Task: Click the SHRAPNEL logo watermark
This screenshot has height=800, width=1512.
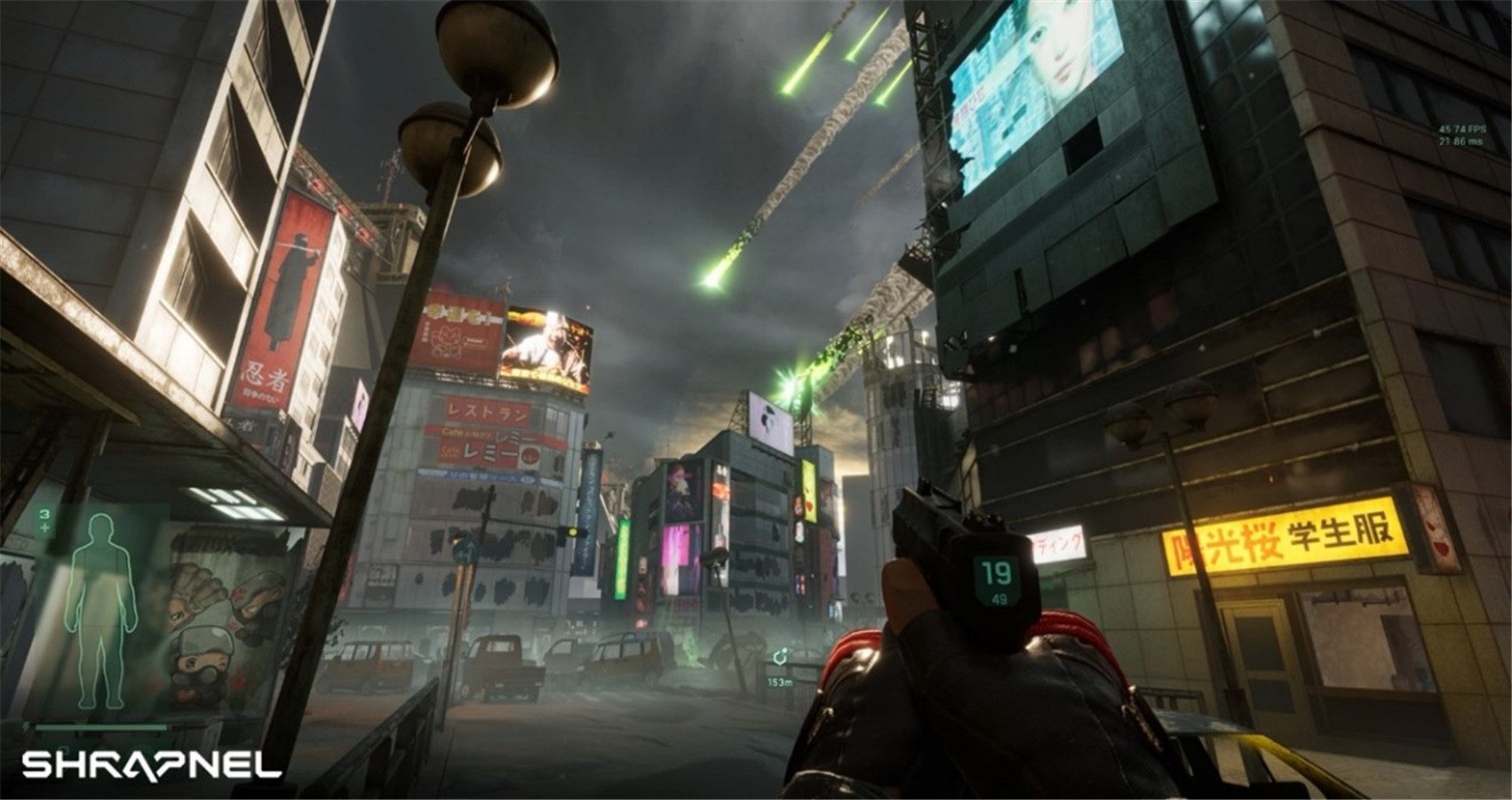Action: tap(151, 764)
